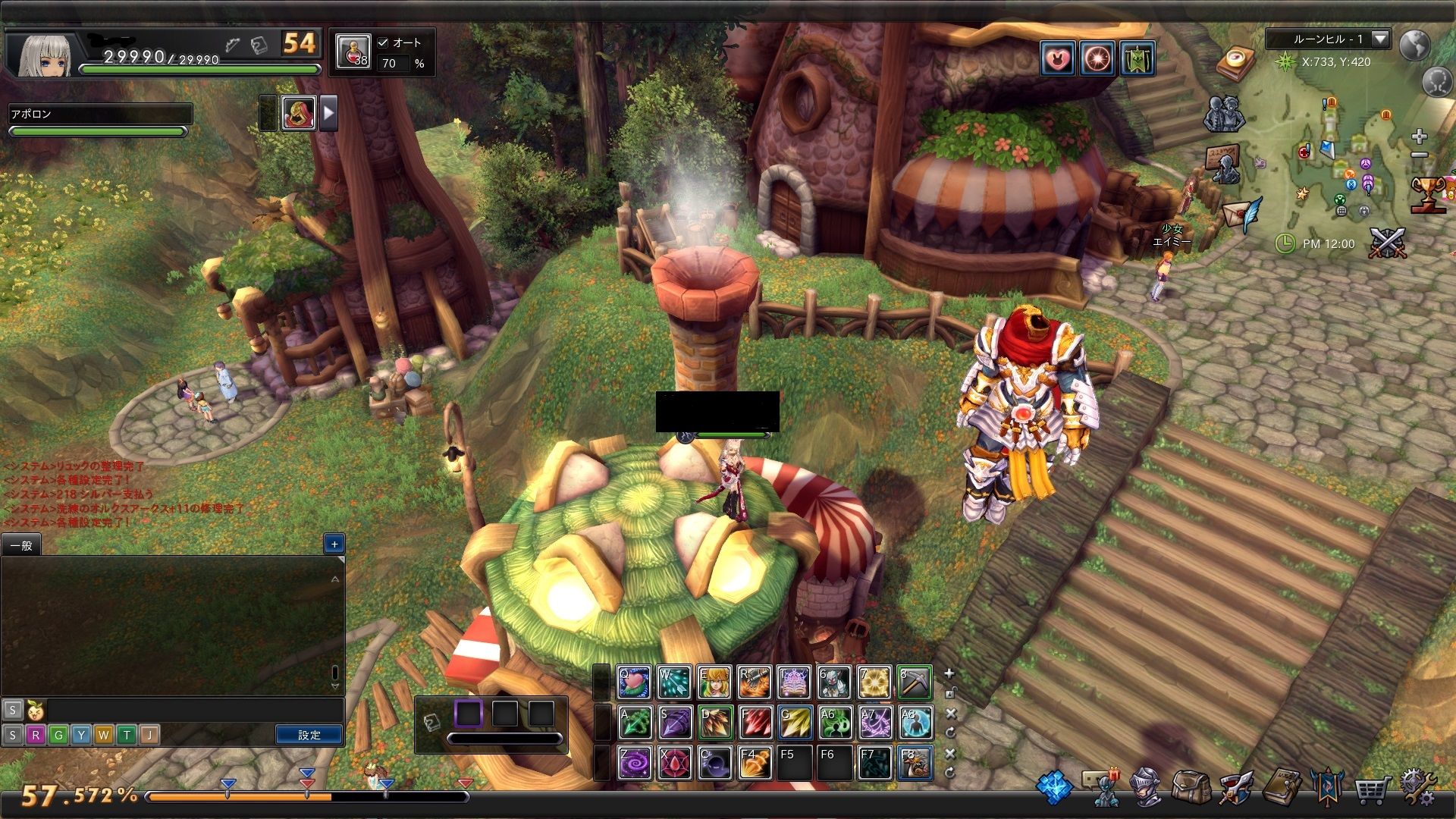Use the bird mount icon on F8
The width and height of the screenshot is (1456, 819).
(914, 763)
